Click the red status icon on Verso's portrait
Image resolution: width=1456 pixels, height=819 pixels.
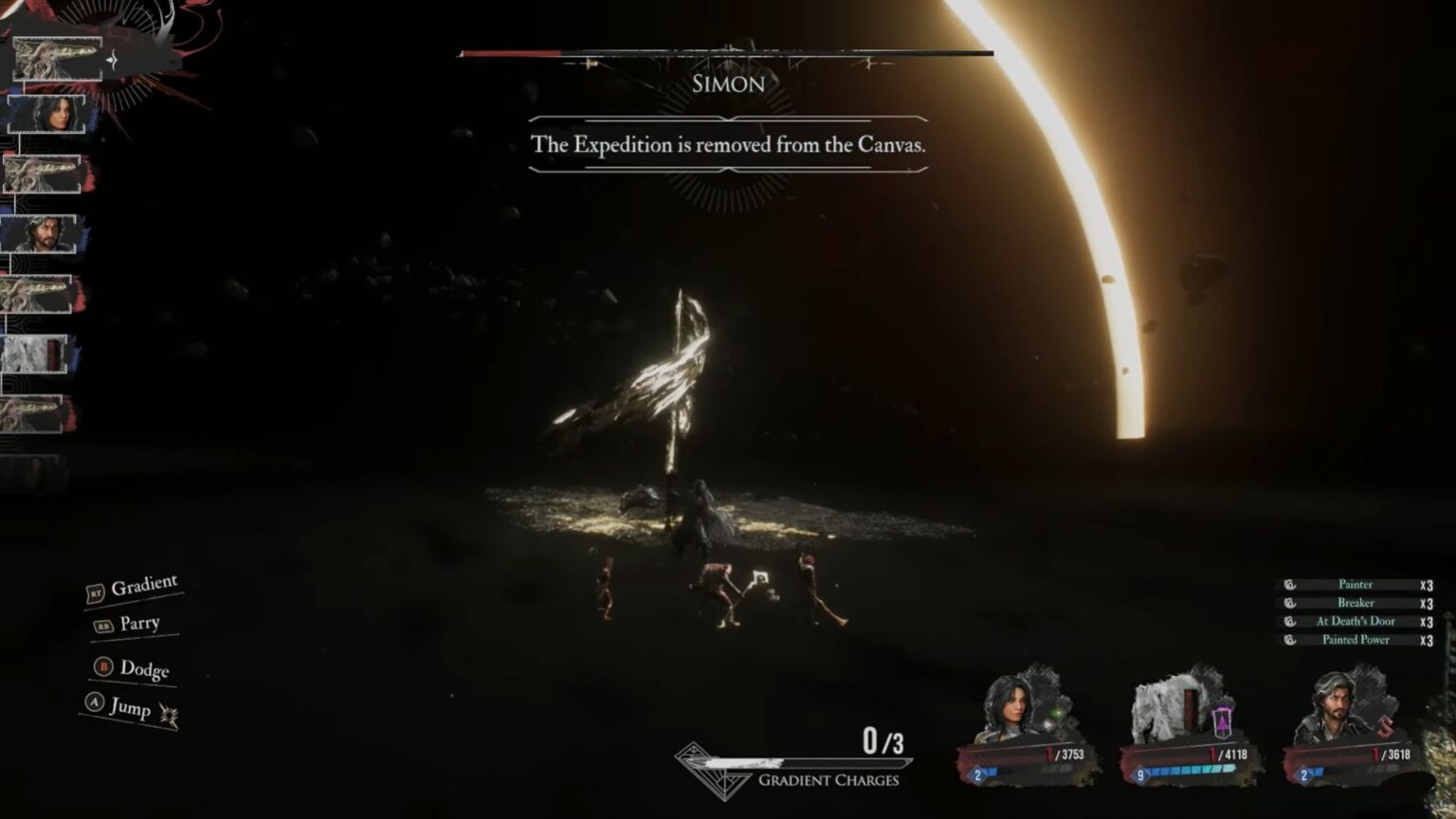(x=1384, y=728)
